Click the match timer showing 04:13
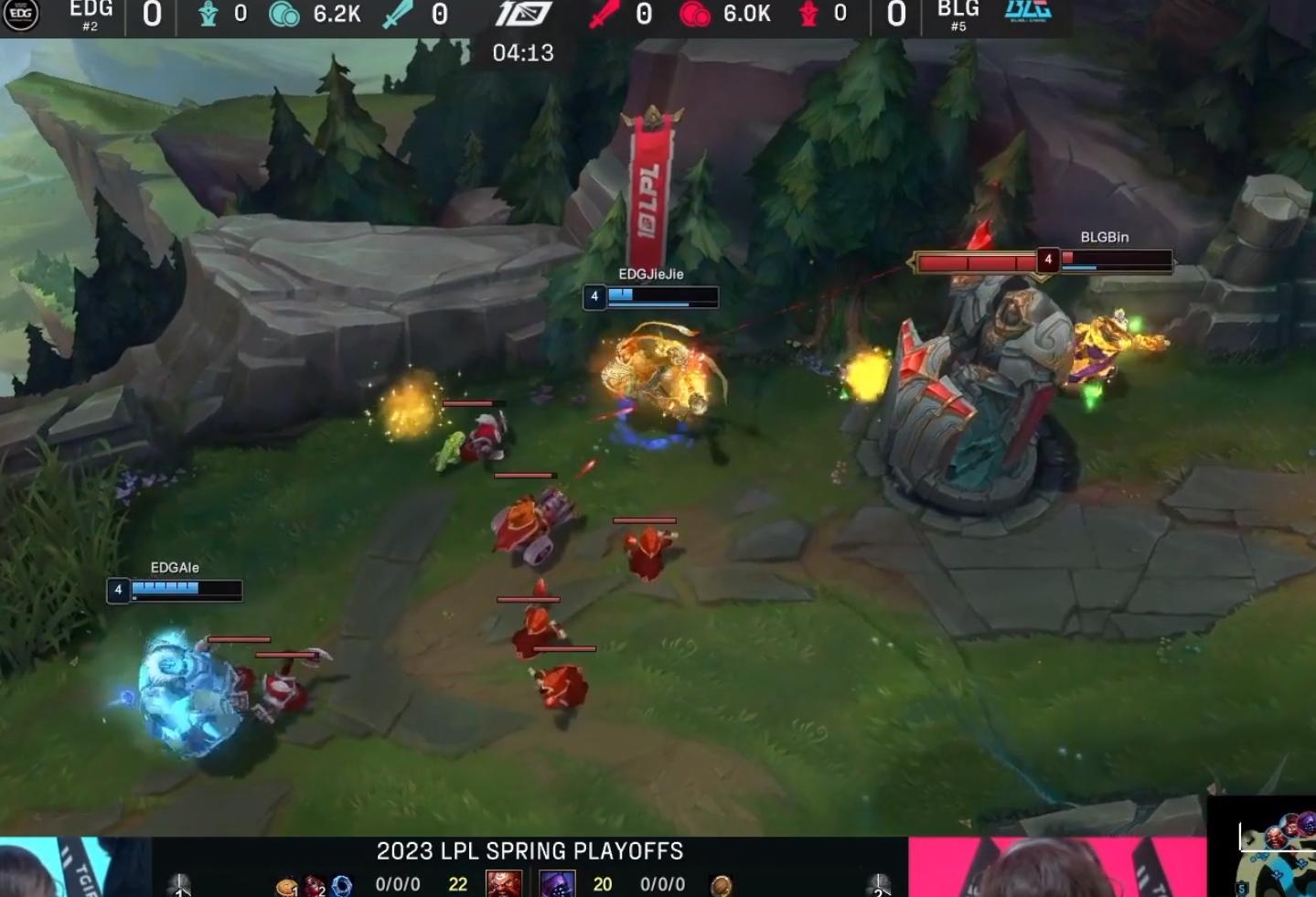 coord(524,54)
